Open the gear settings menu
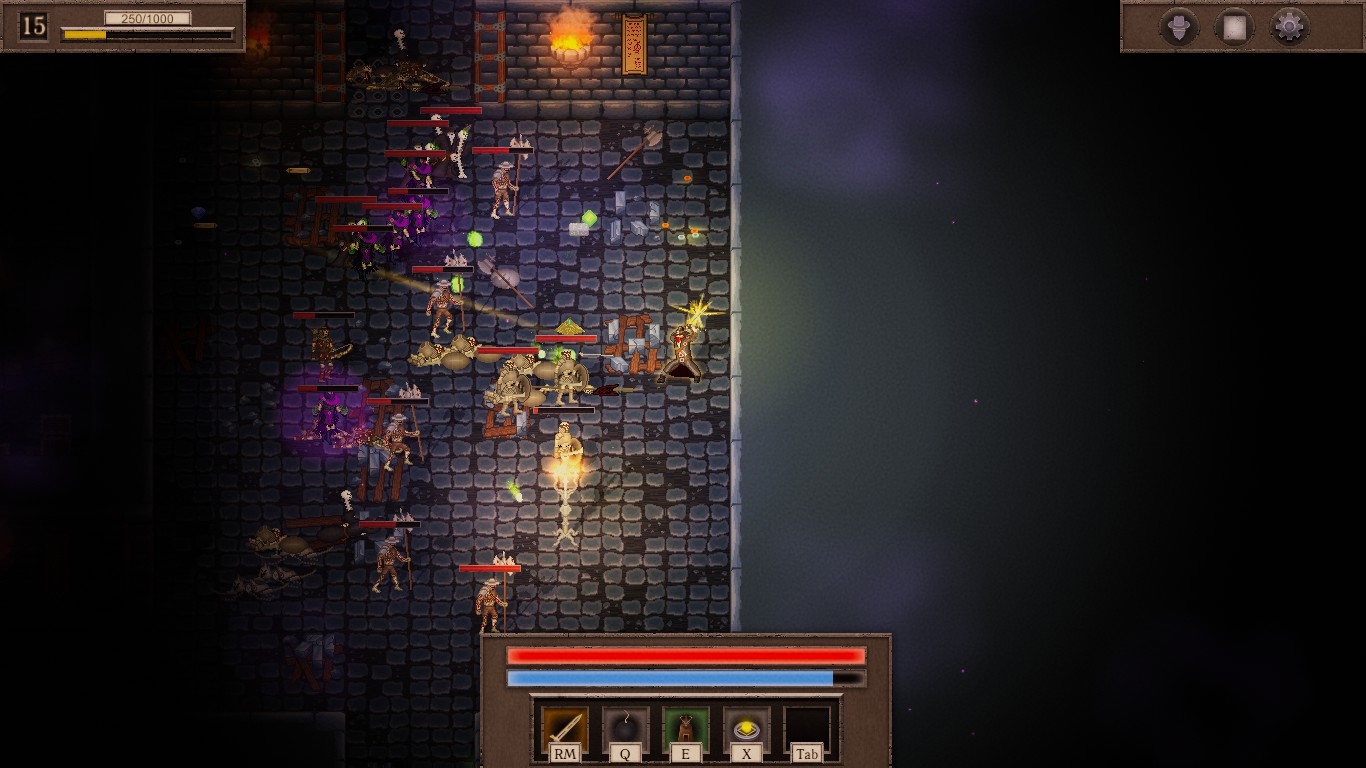Viewport: 1366px width, 768px height. click(x=1289, y=27)
